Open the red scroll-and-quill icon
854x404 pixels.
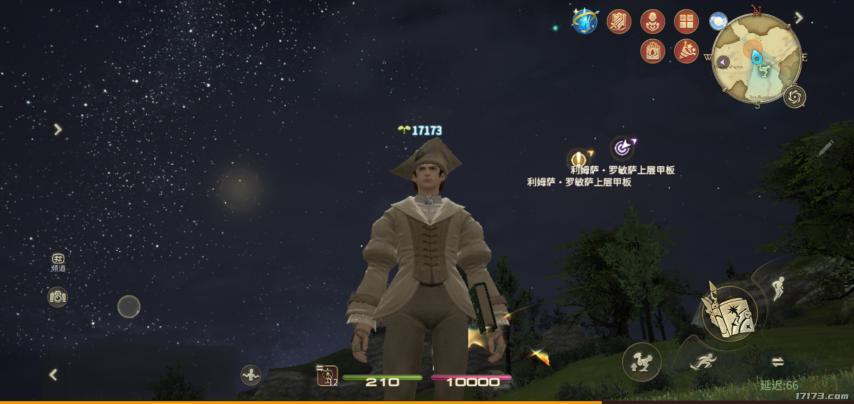point(620,21)
